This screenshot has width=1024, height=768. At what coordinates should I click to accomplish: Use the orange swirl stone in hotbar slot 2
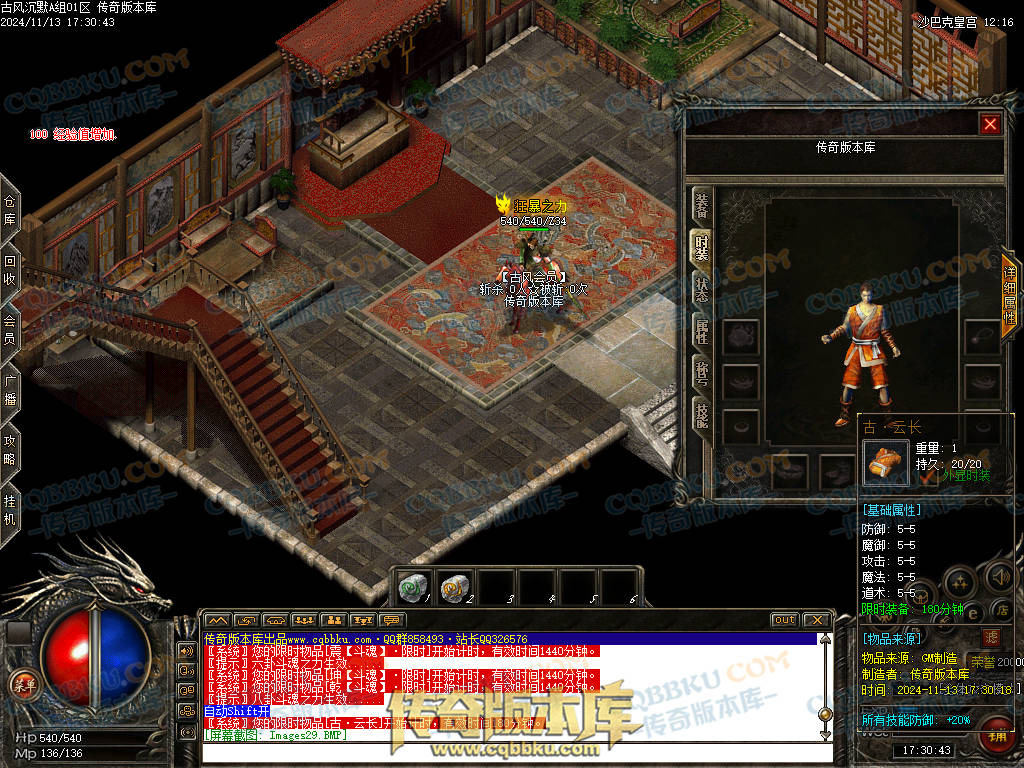point(454,587)
